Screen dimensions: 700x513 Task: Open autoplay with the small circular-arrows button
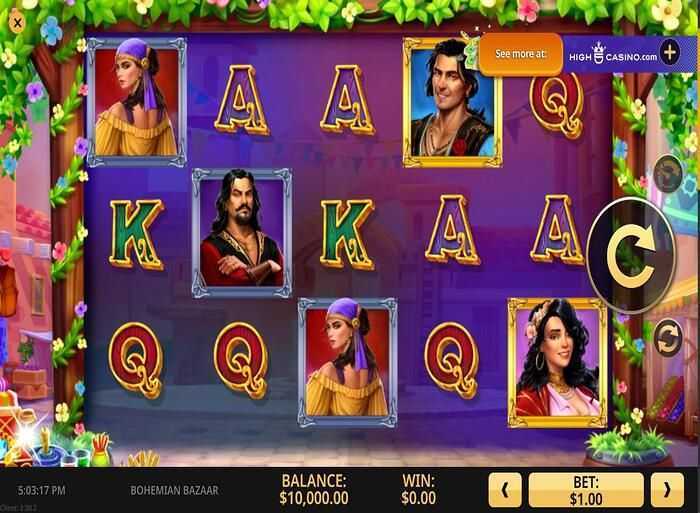667,340
